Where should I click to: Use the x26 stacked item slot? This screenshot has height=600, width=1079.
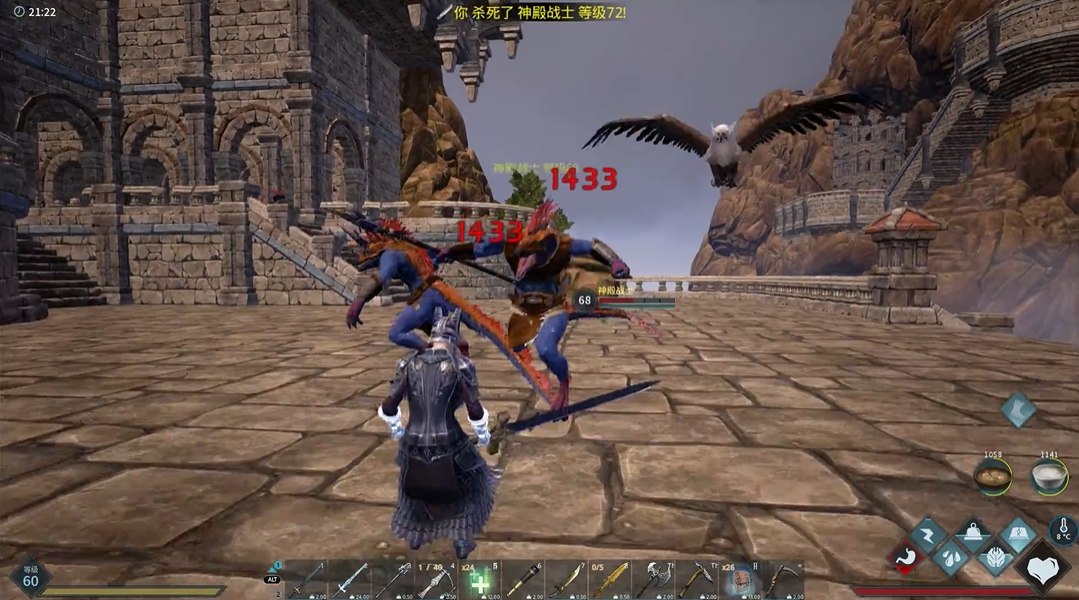(742, 580)
